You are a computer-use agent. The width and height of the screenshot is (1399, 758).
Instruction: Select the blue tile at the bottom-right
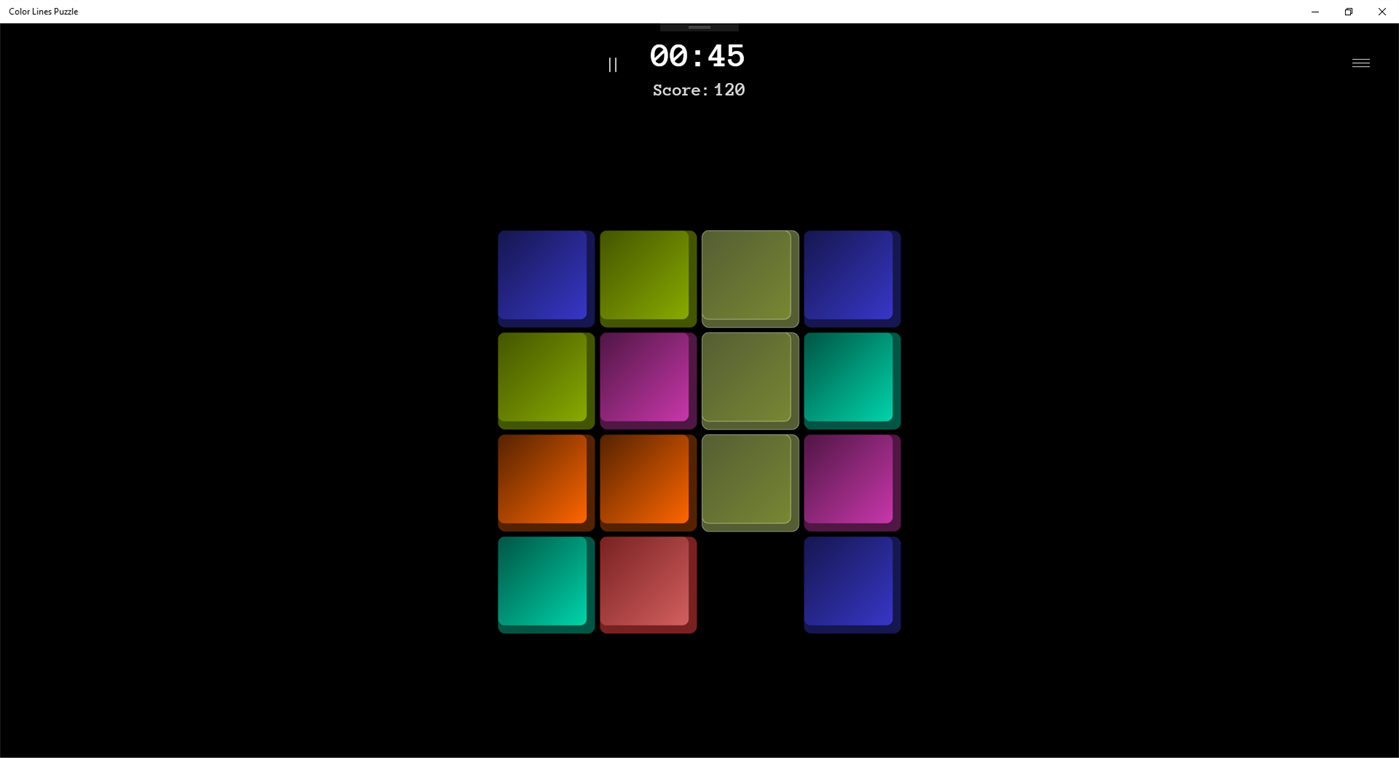[851, 583]
